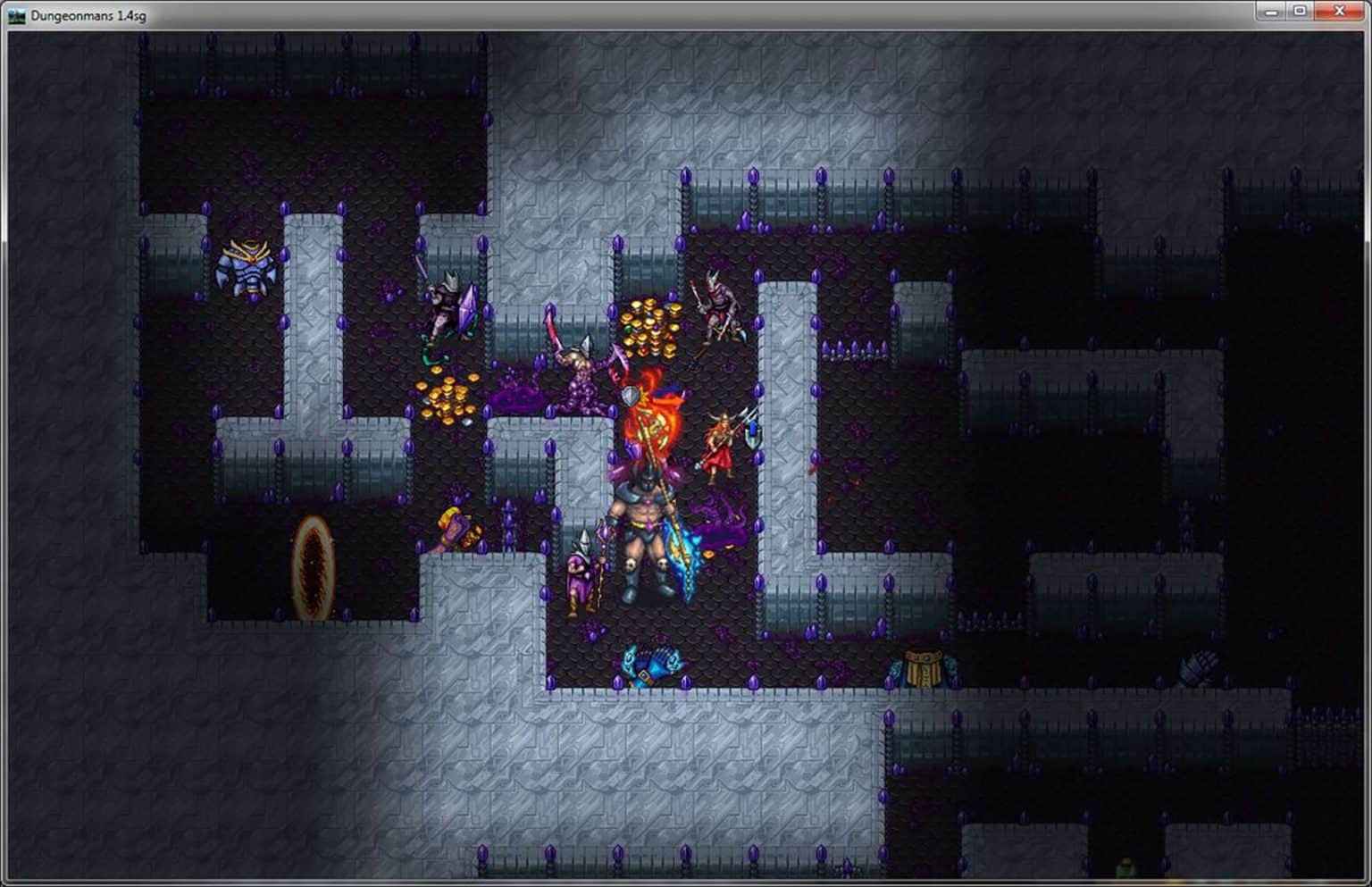1372x887 pixels.
Task: Pick up the blue gauntlets item
Action: click(x=652, y=665)
